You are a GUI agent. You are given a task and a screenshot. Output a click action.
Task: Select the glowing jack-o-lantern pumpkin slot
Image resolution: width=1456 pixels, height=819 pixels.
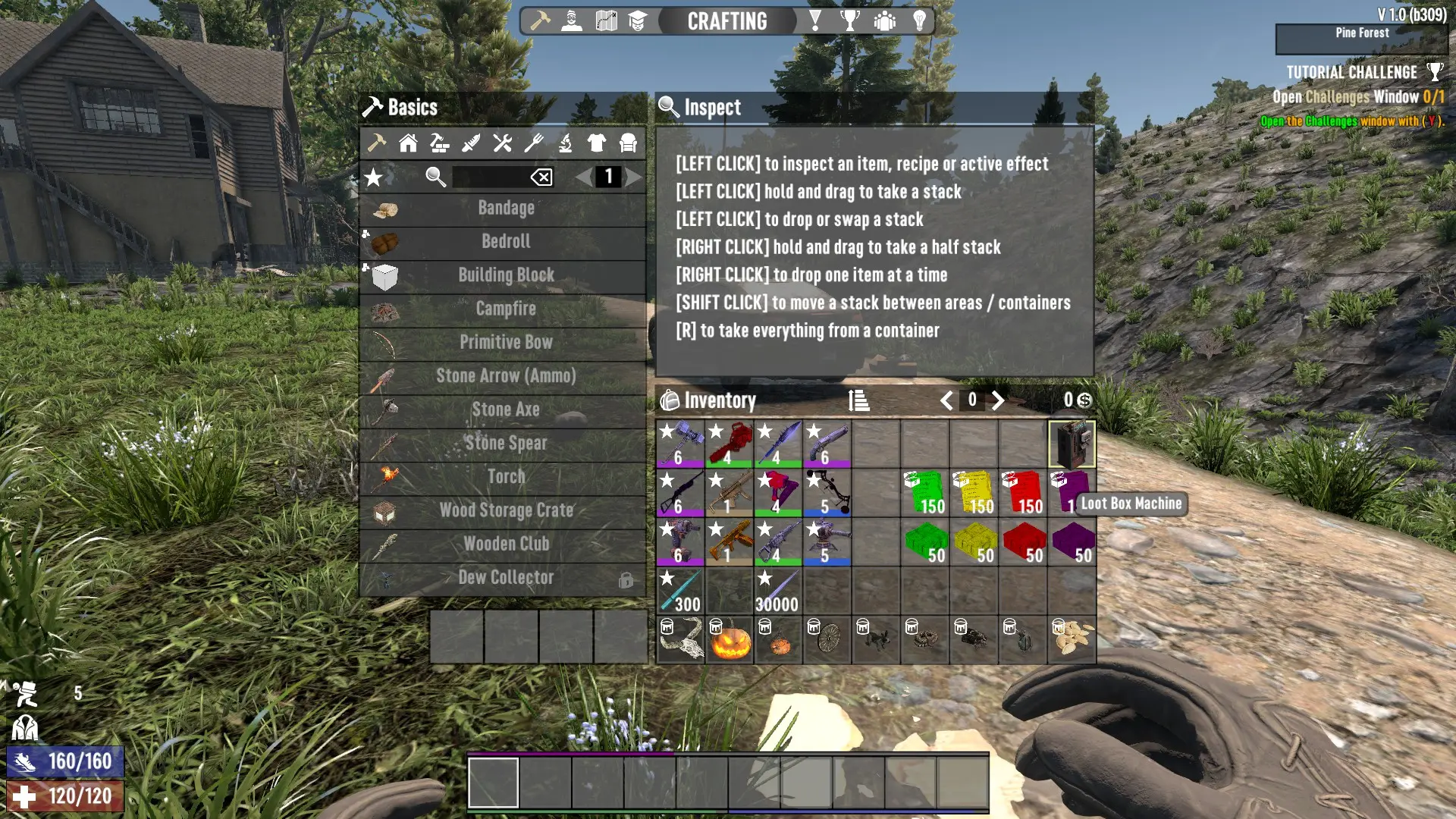[x=730, y=640]
